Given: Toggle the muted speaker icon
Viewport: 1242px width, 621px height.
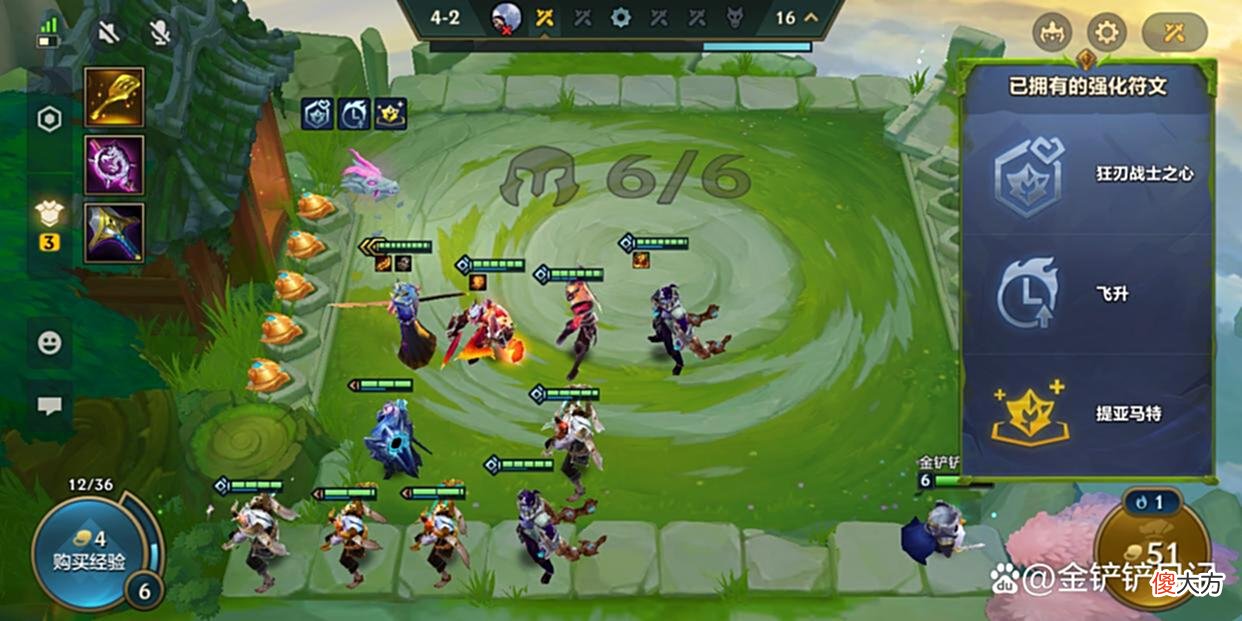Looking at the screenshot, I should click(107, 33).
